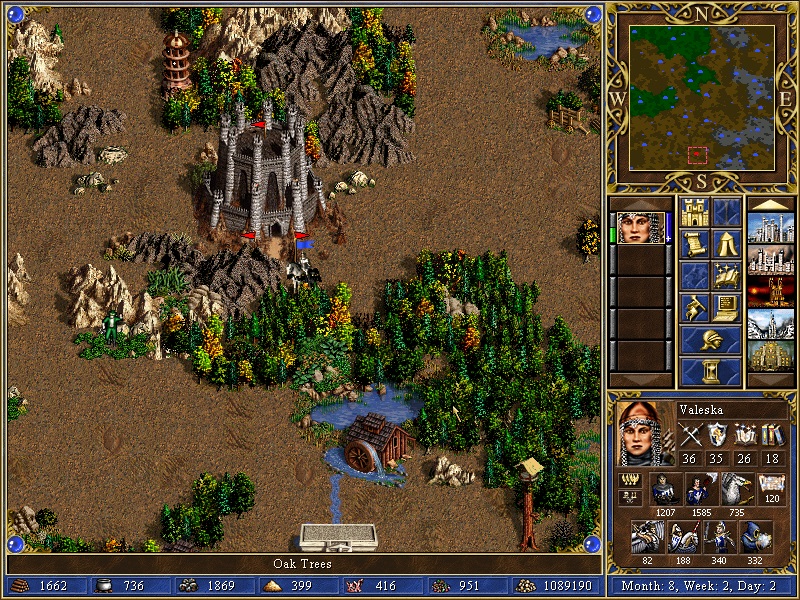The height and width of the screenshot is (600, 800).
Task: Open Adventure Options with the digging figure button
Action: pos(694,308)
